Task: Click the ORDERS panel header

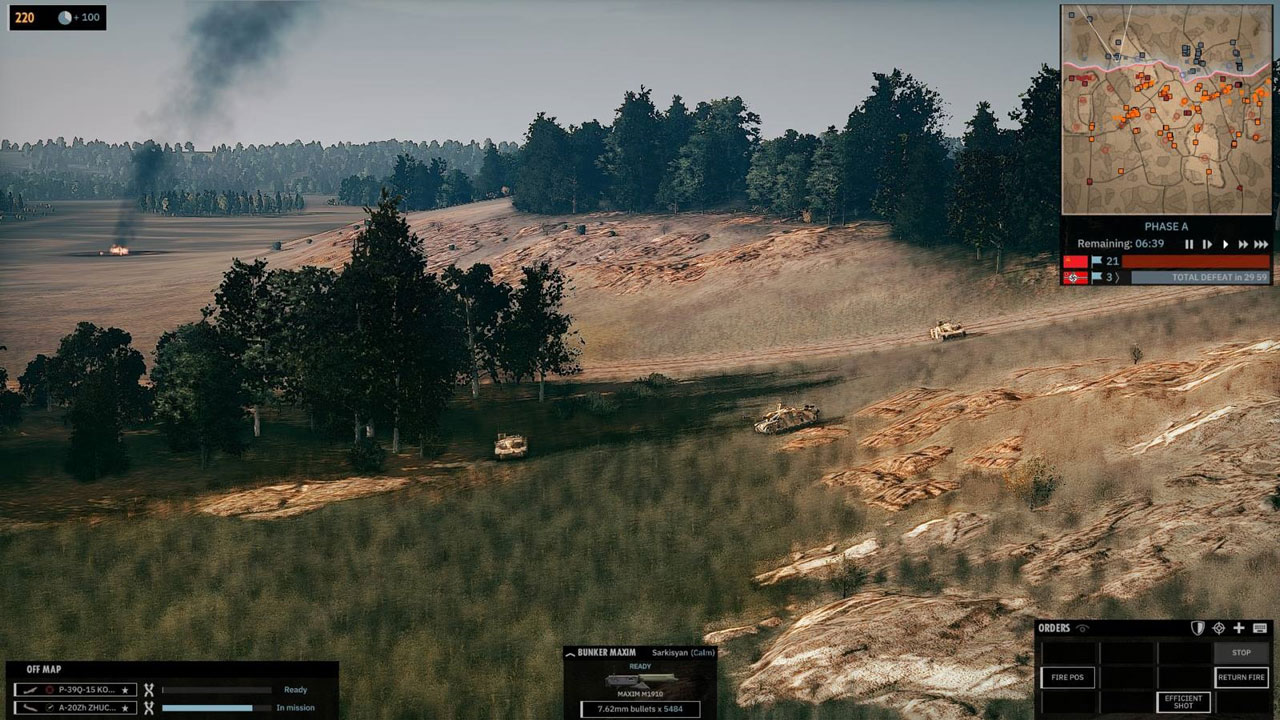Action: [x=1053, y=628]
